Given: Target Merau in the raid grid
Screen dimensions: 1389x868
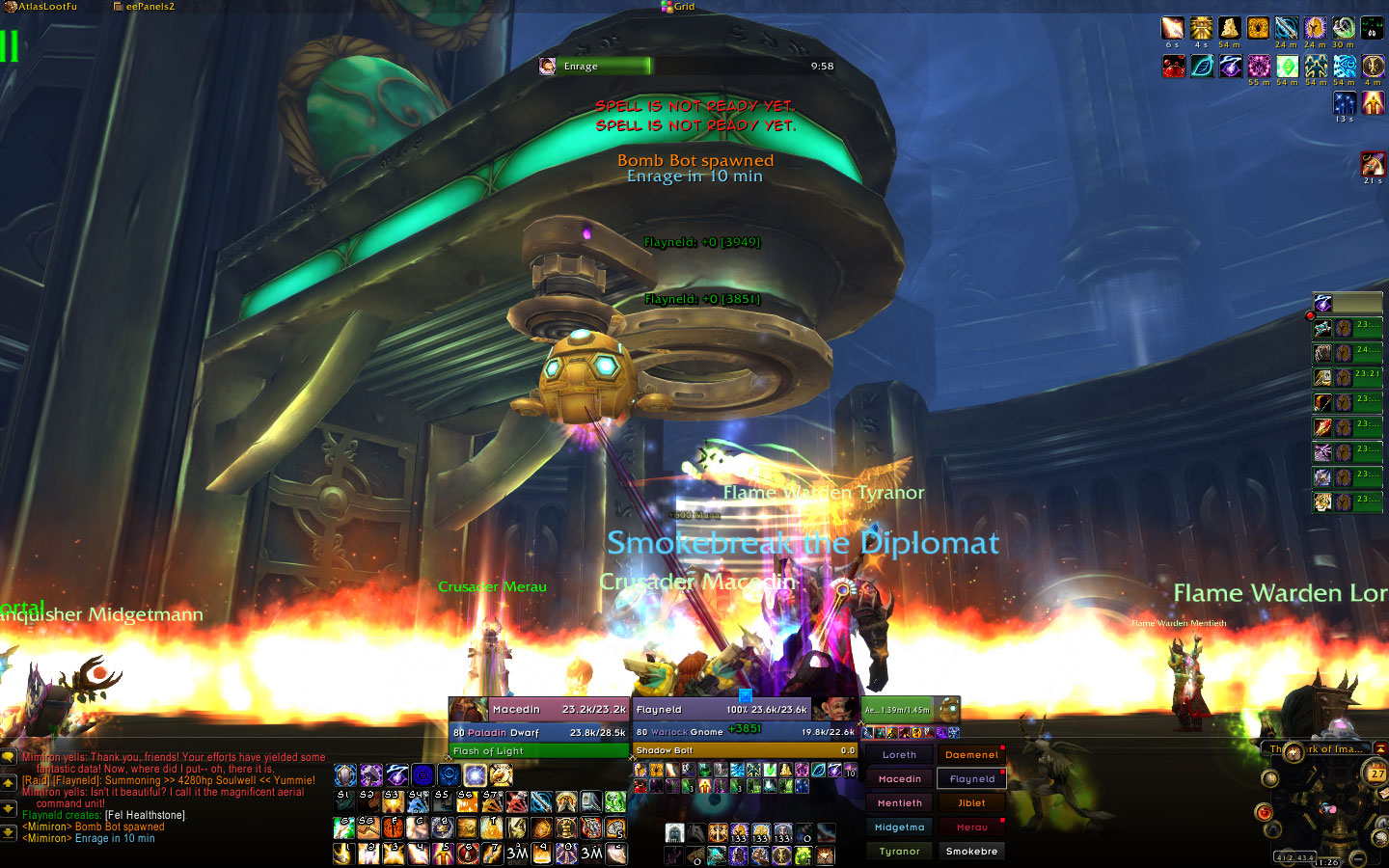Looking at the screenshot, I should point(971,827).
